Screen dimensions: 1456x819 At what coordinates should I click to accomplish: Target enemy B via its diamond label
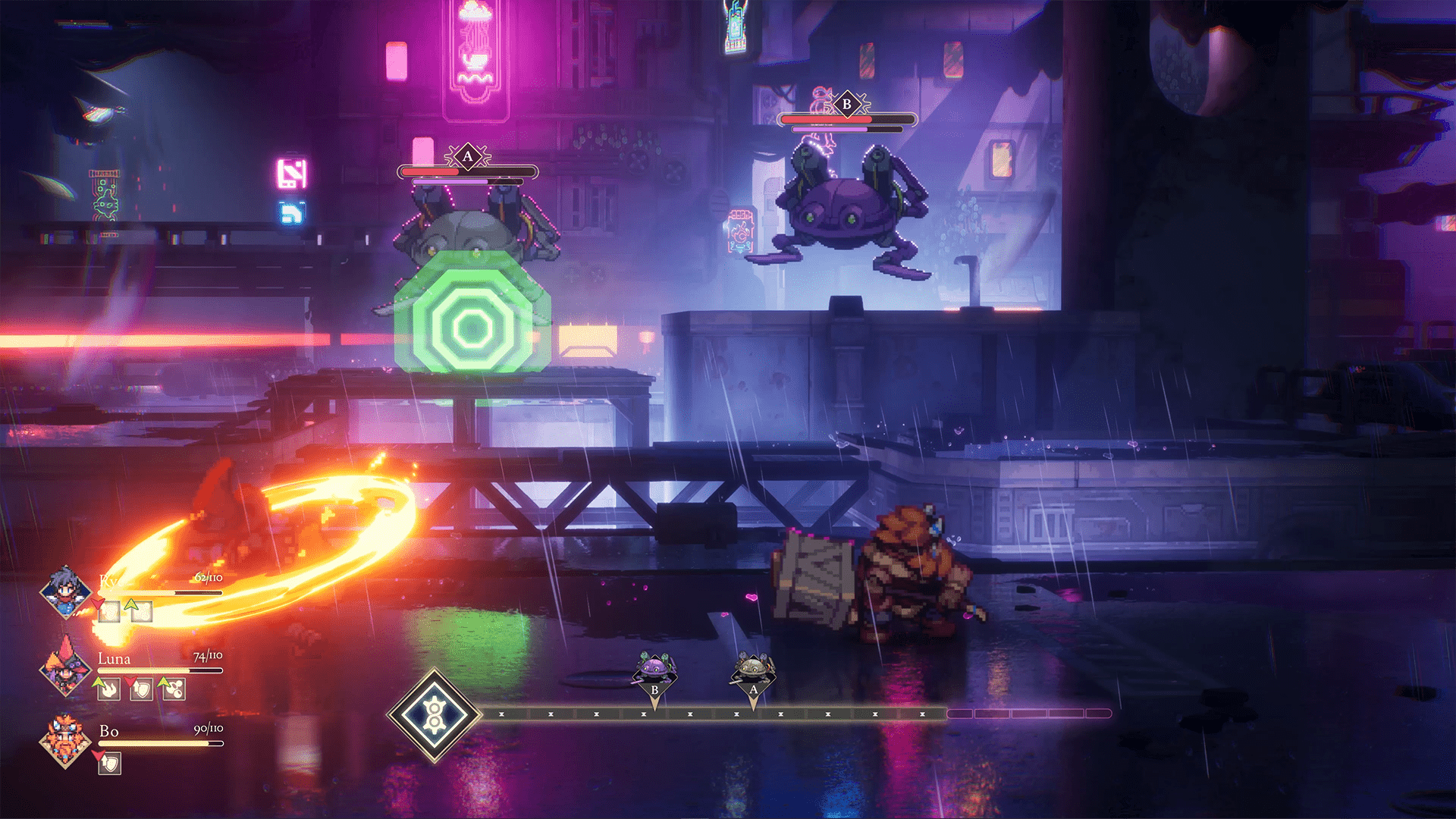coord(847,105)
